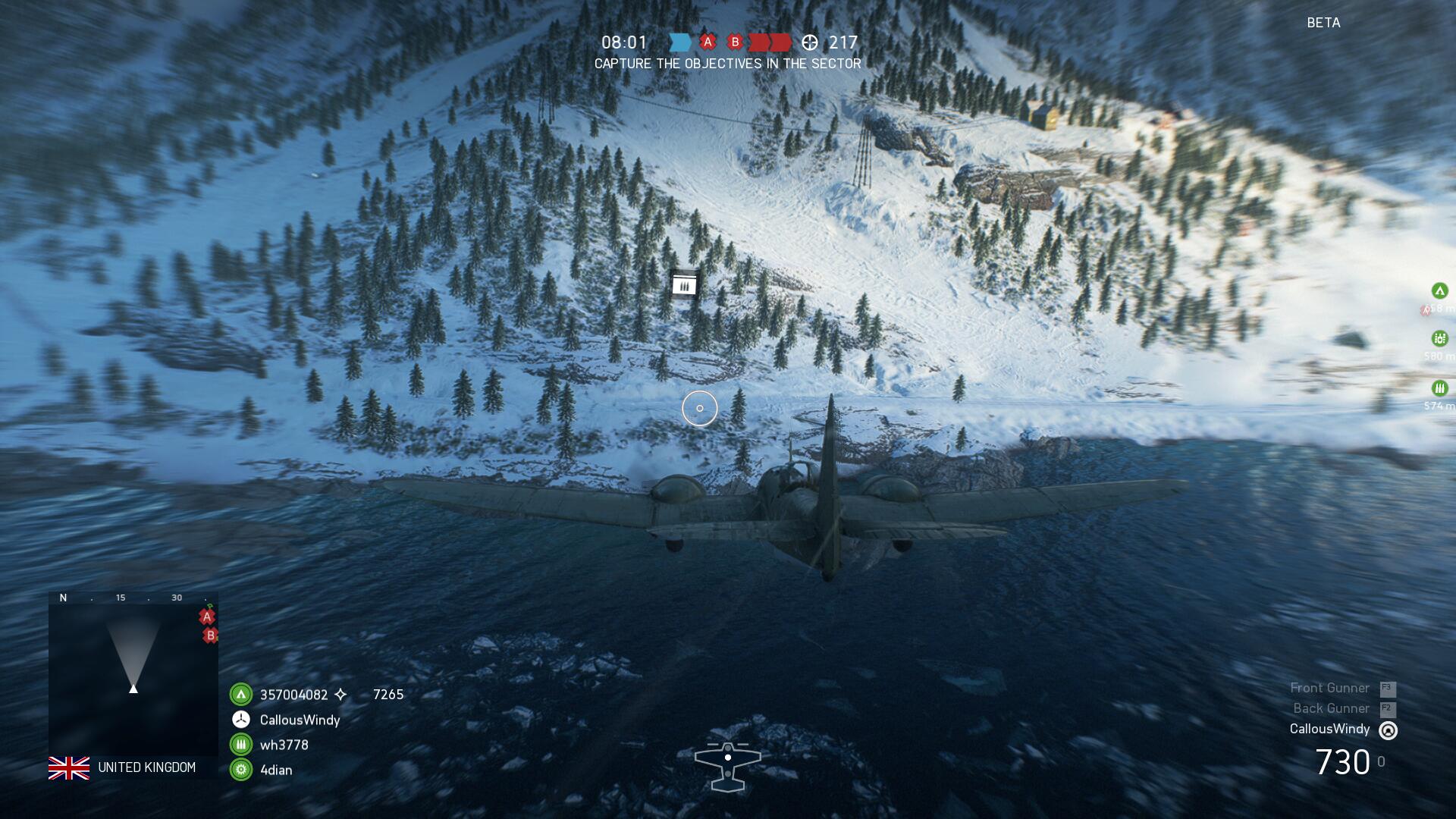Click the ammo resupply station marker
This screenshot has height=819, width=1456.
point(684,285)
